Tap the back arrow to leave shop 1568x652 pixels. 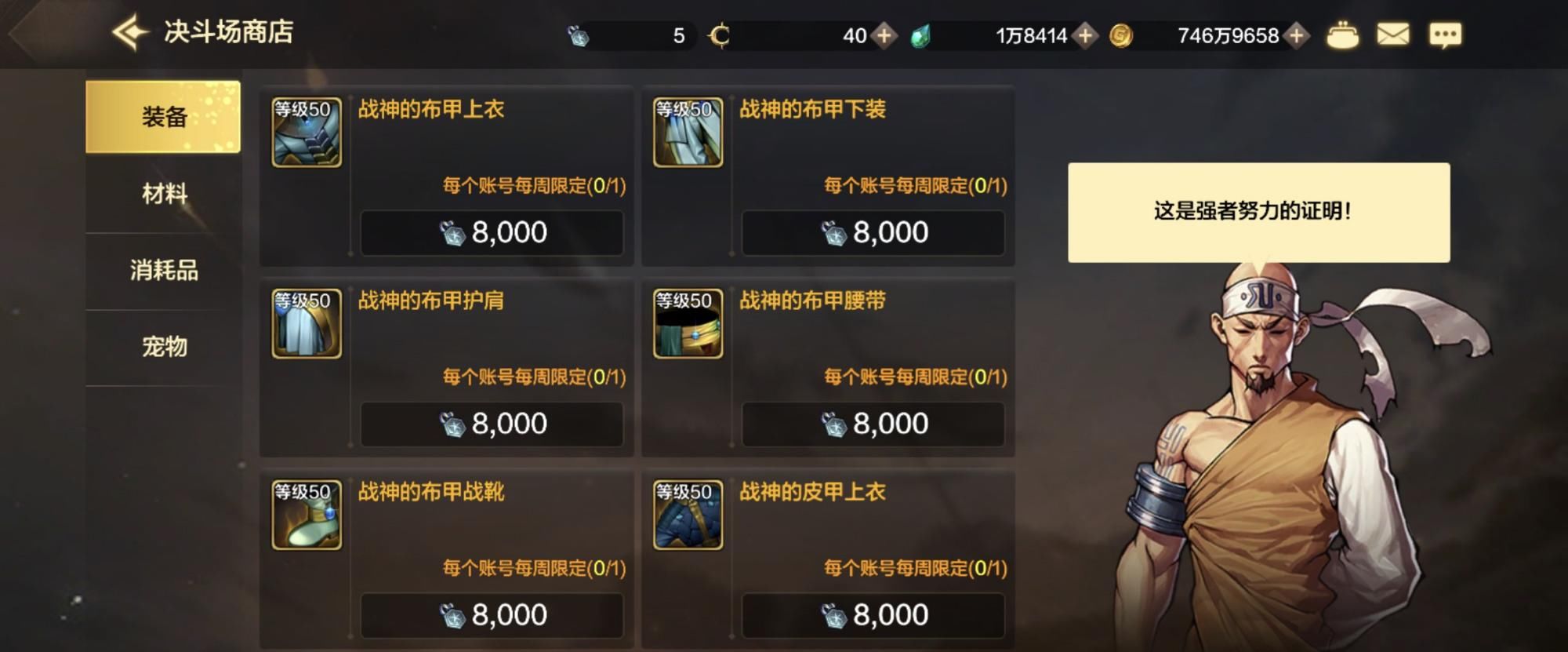pos(128,31)
